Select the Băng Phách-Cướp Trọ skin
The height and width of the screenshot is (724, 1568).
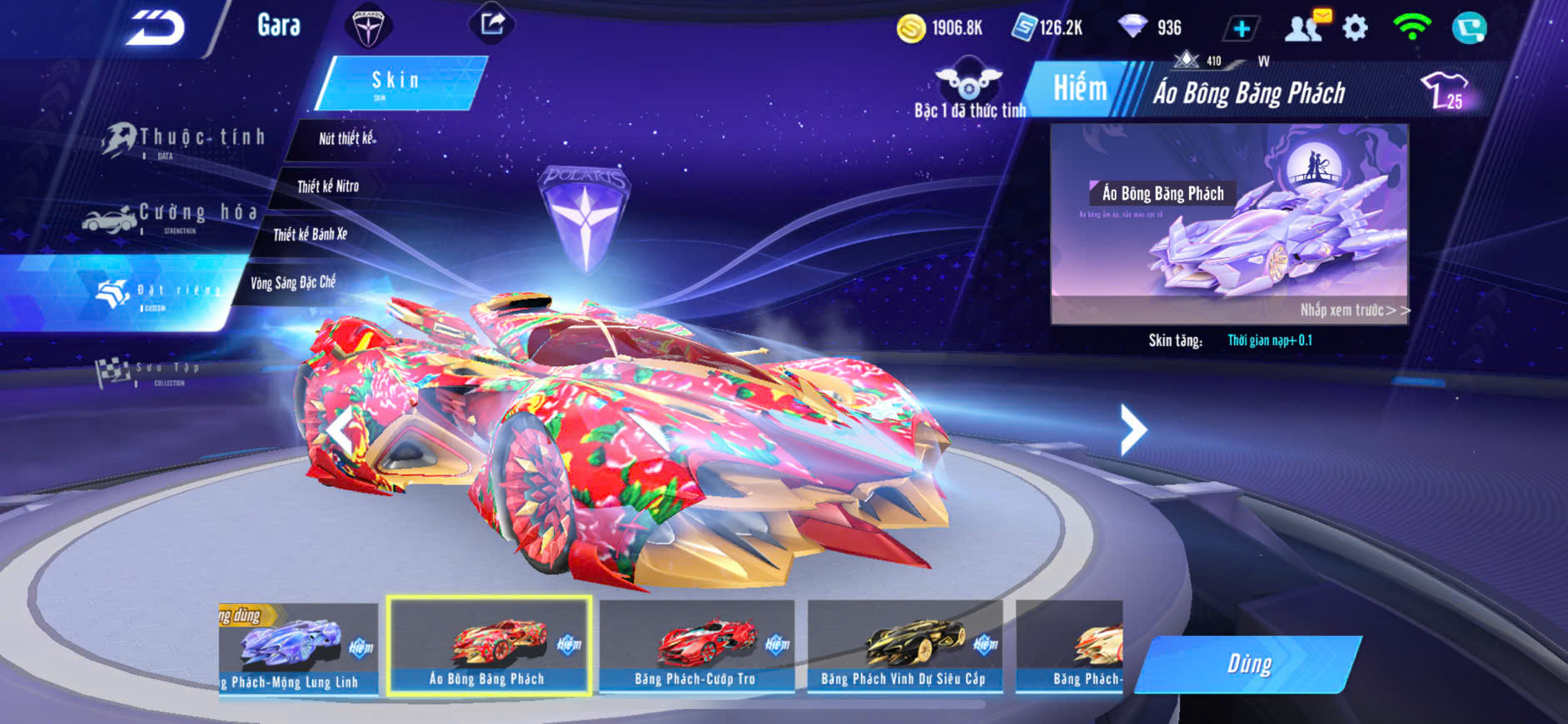click(x=696, y=647)
